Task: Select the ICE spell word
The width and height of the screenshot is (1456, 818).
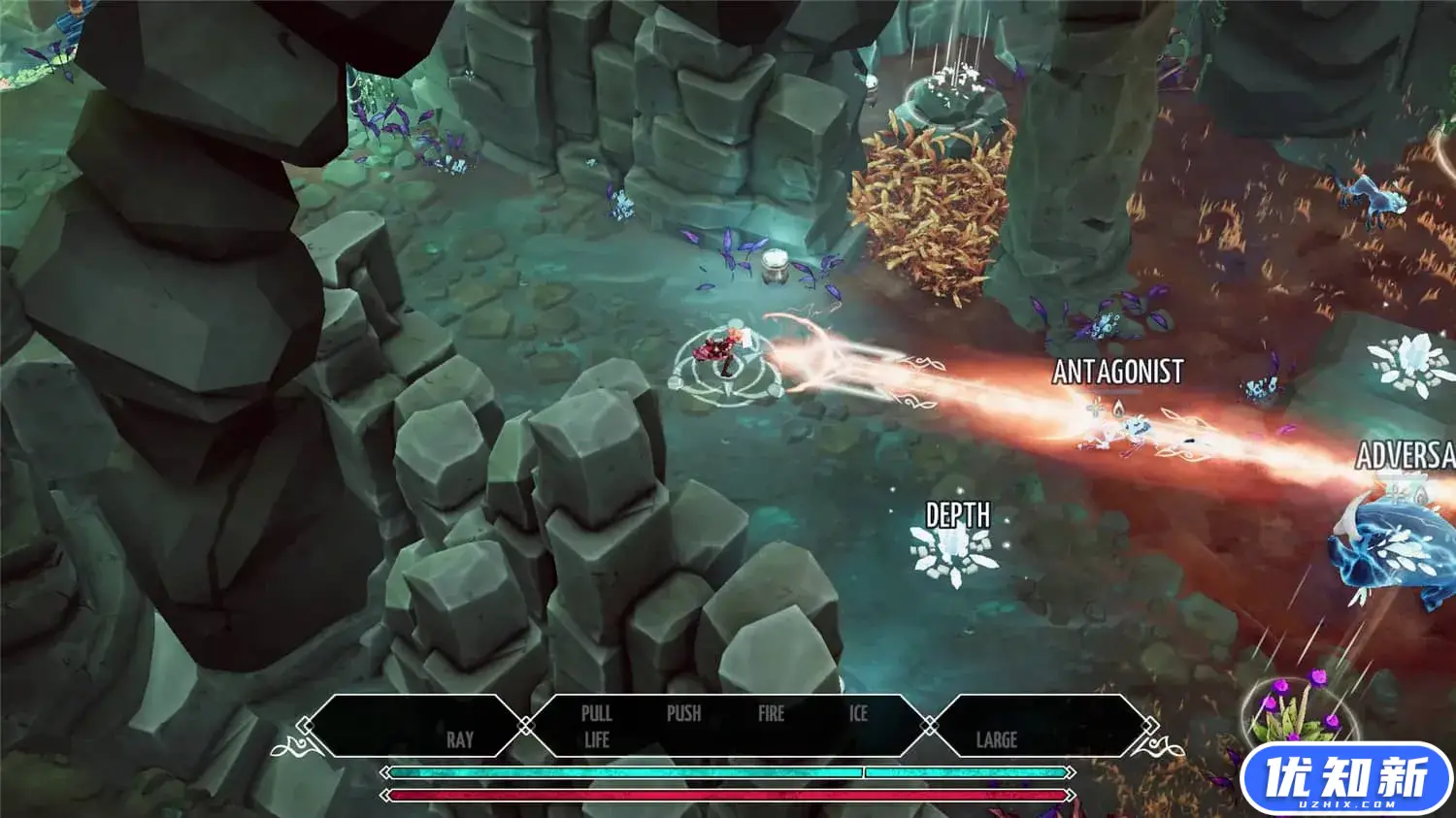Action: coord(858,713)
